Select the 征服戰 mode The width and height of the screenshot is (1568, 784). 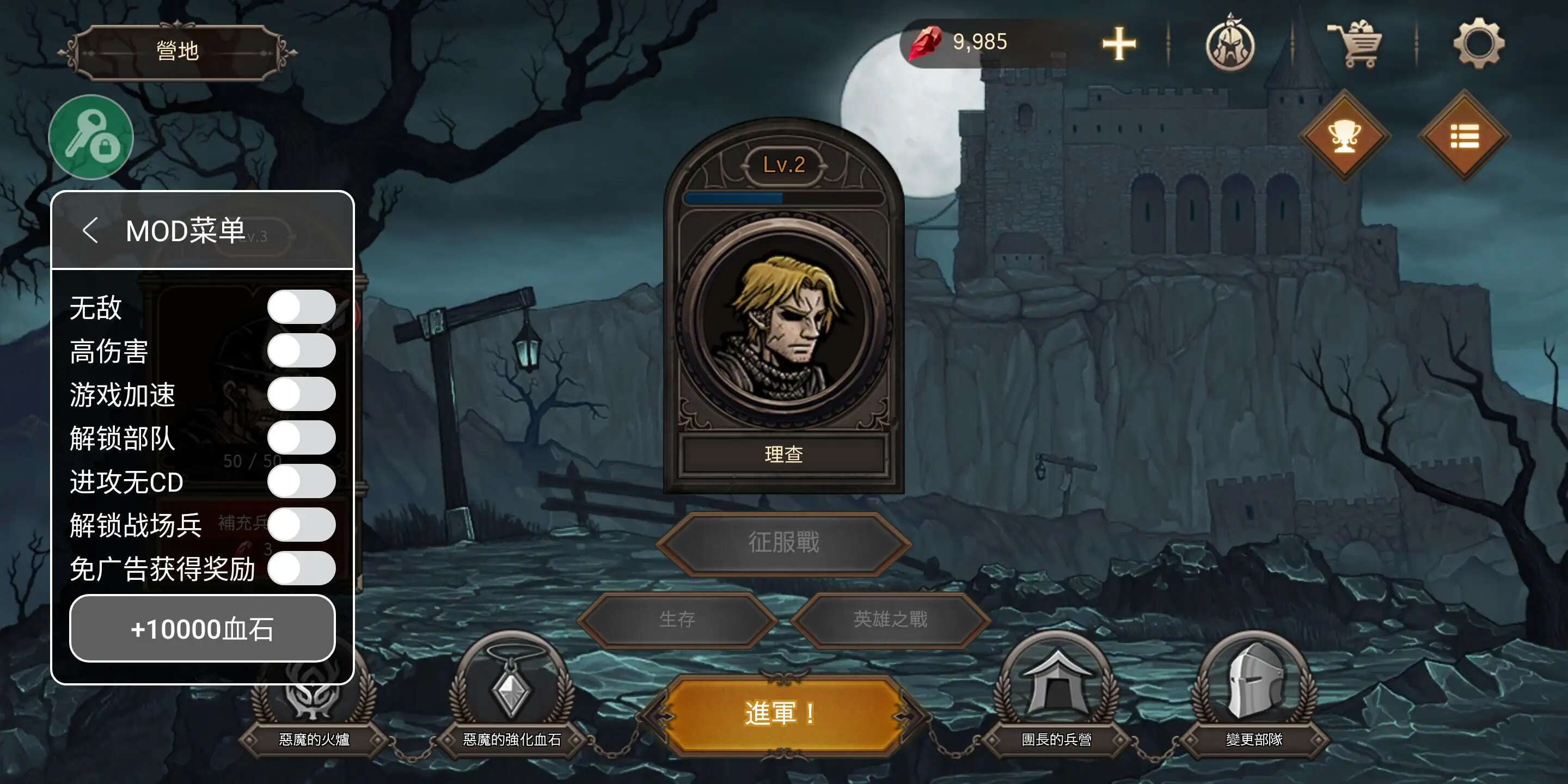coord(784,543)
